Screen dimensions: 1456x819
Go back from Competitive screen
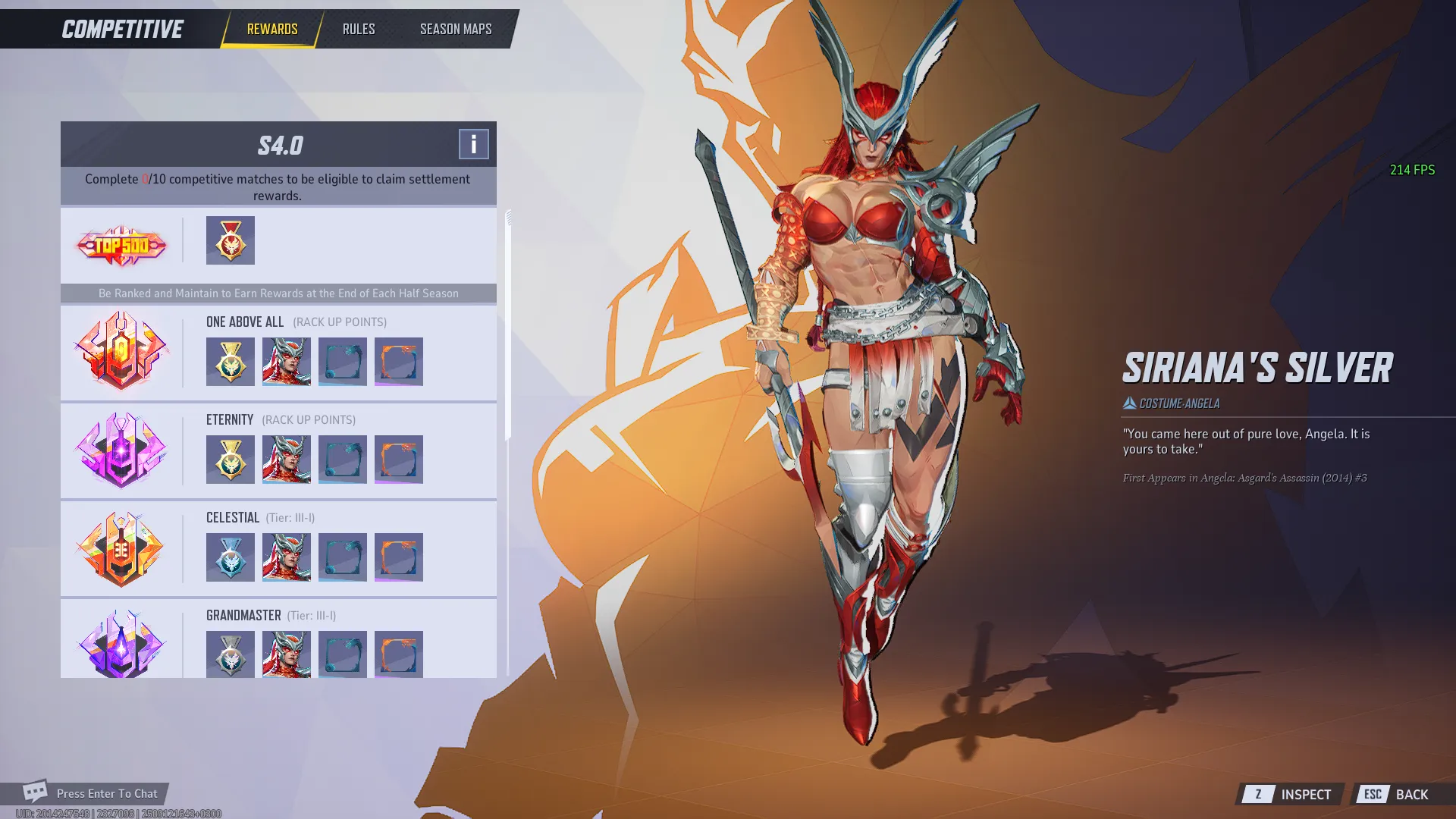click(x=1397, y=794)
